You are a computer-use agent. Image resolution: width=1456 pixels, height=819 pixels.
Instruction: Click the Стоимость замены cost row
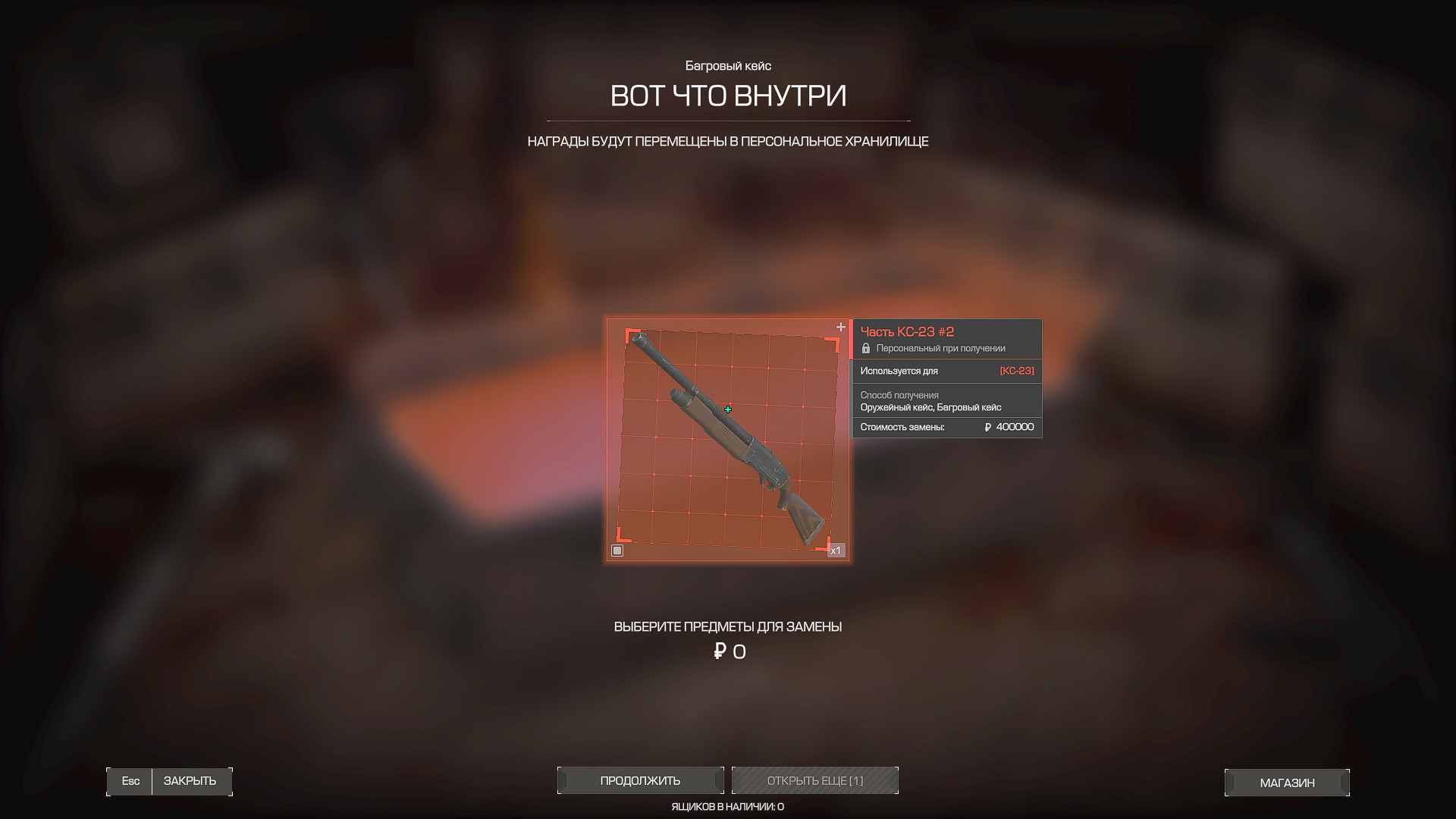point(902,427)
